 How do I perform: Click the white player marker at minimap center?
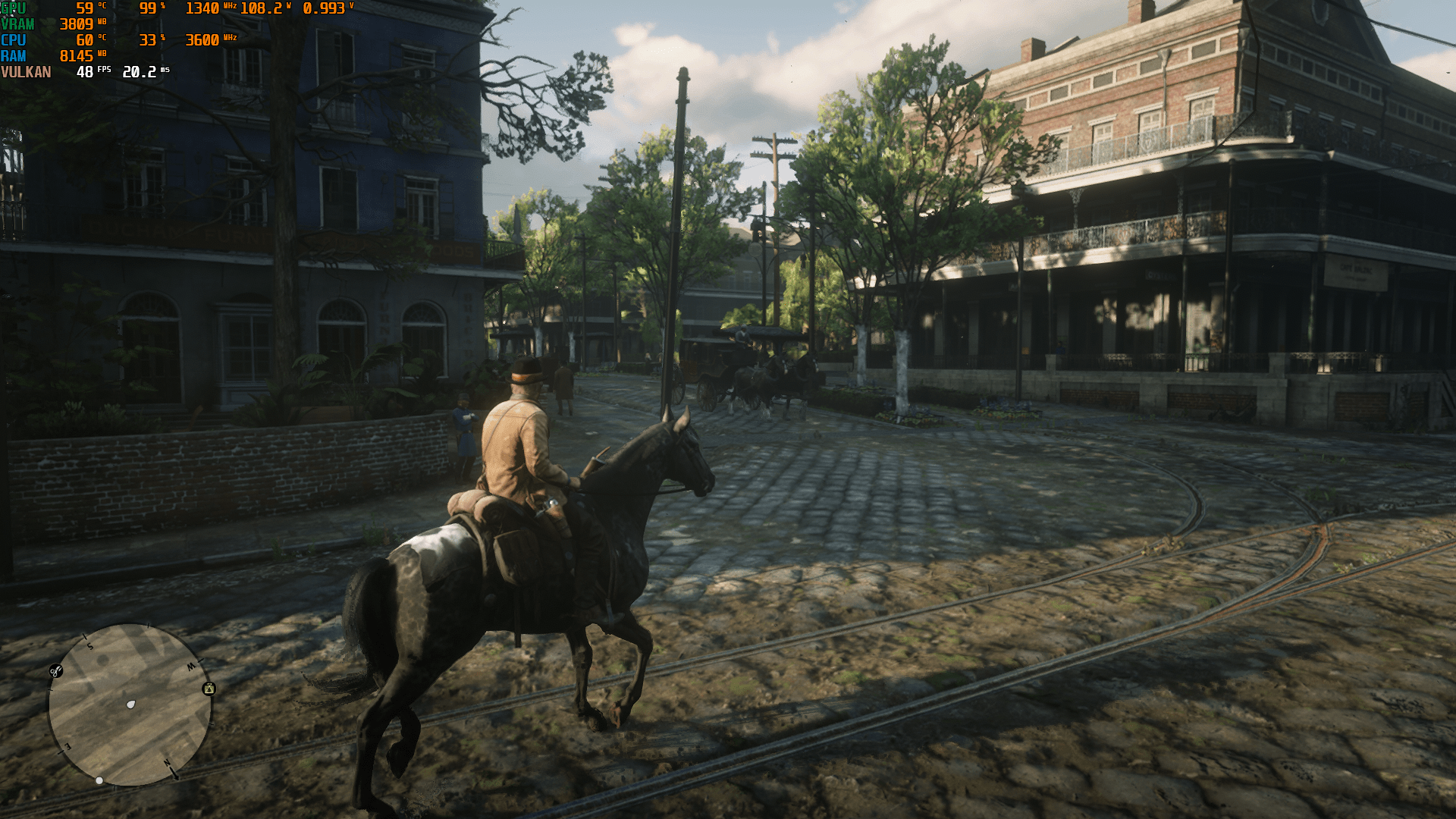click(130, 704)
